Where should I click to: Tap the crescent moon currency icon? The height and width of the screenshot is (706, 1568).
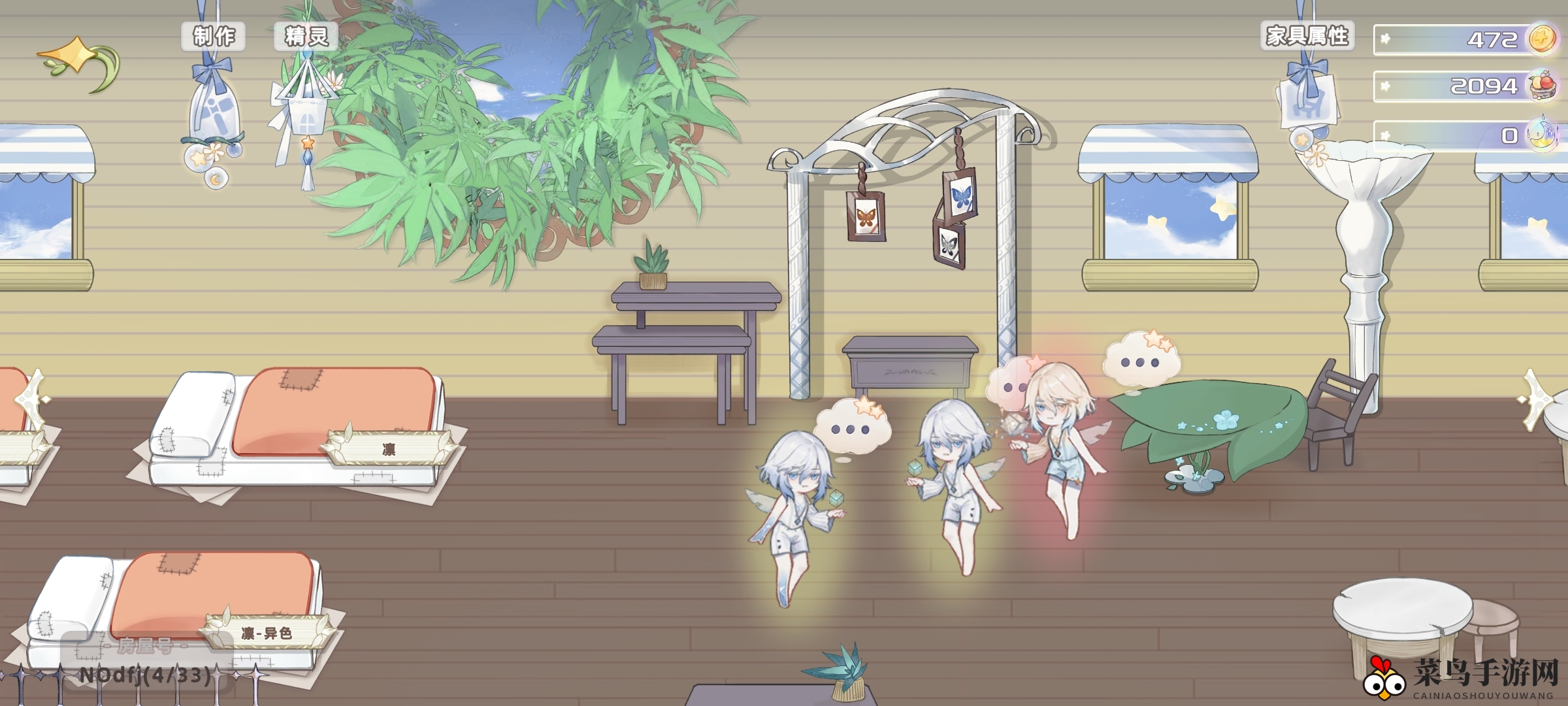point(1543,135)
